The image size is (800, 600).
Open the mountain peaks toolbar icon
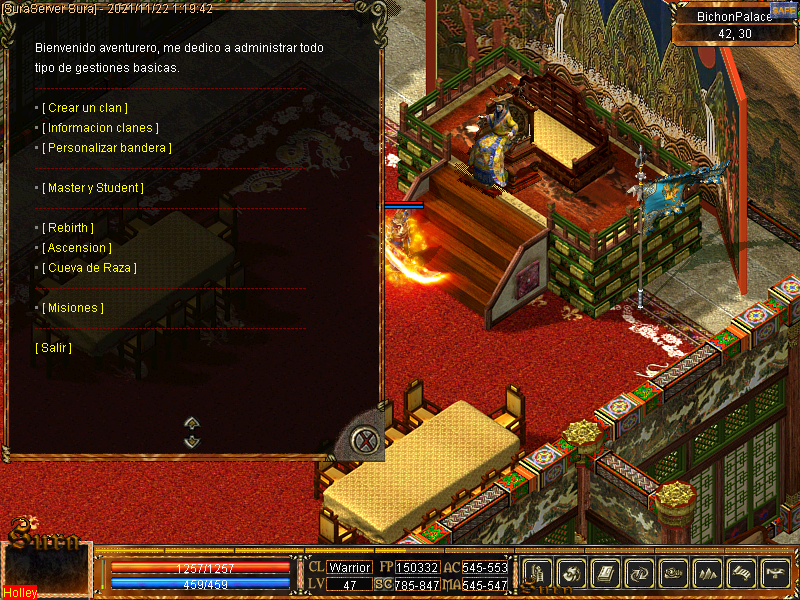[707, 573]
